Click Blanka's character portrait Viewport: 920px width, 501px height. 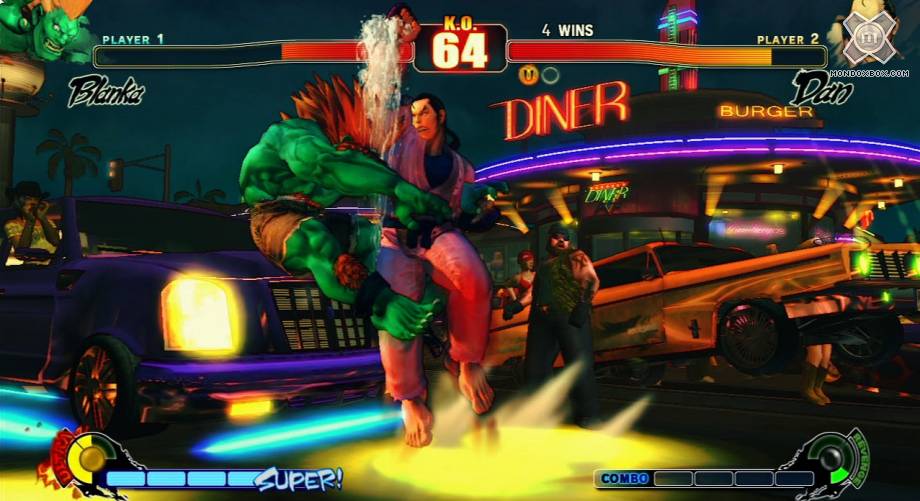coord(40,28)
